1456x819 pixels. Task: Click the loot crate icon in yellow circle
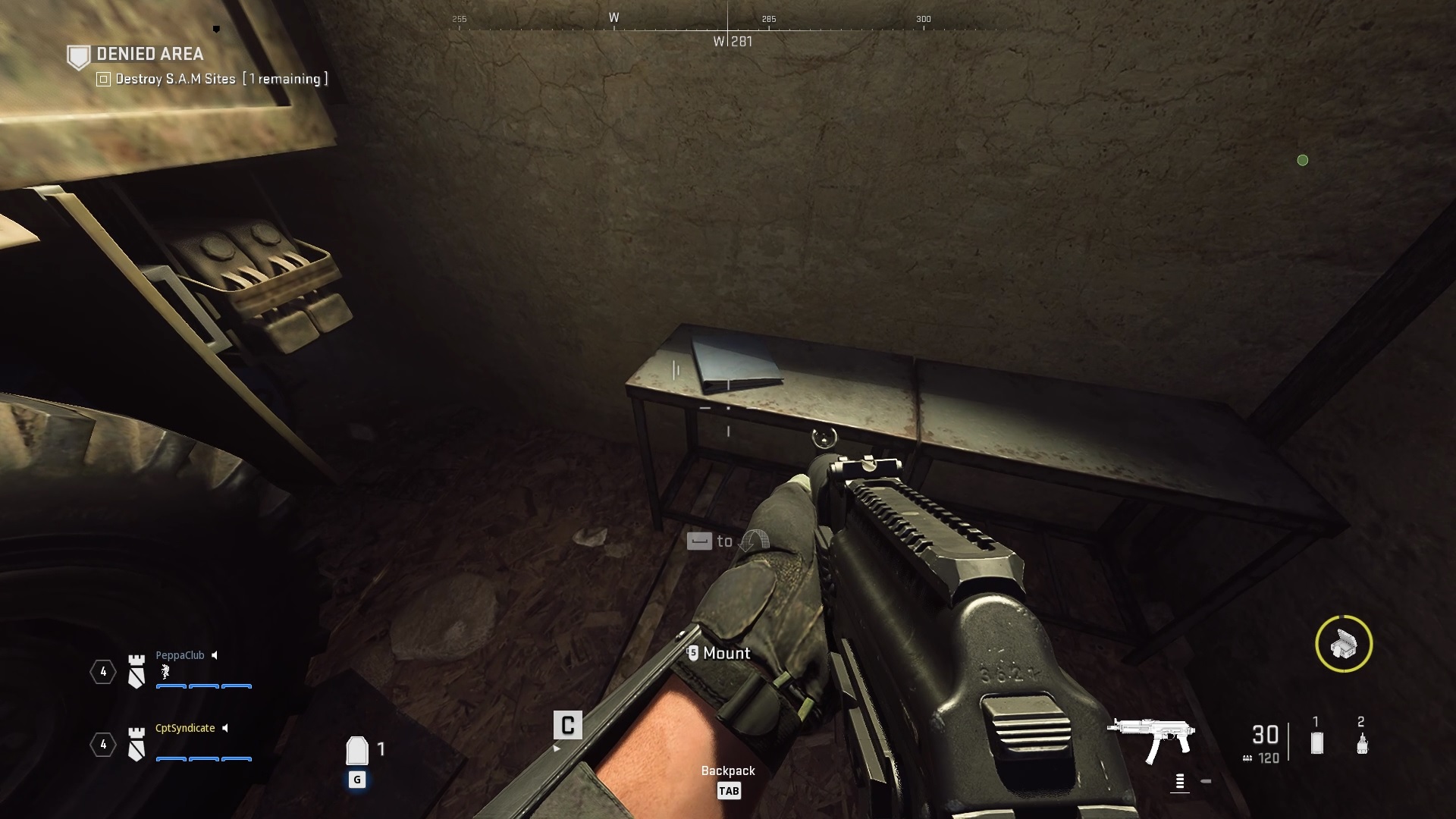click(1344, 644)
